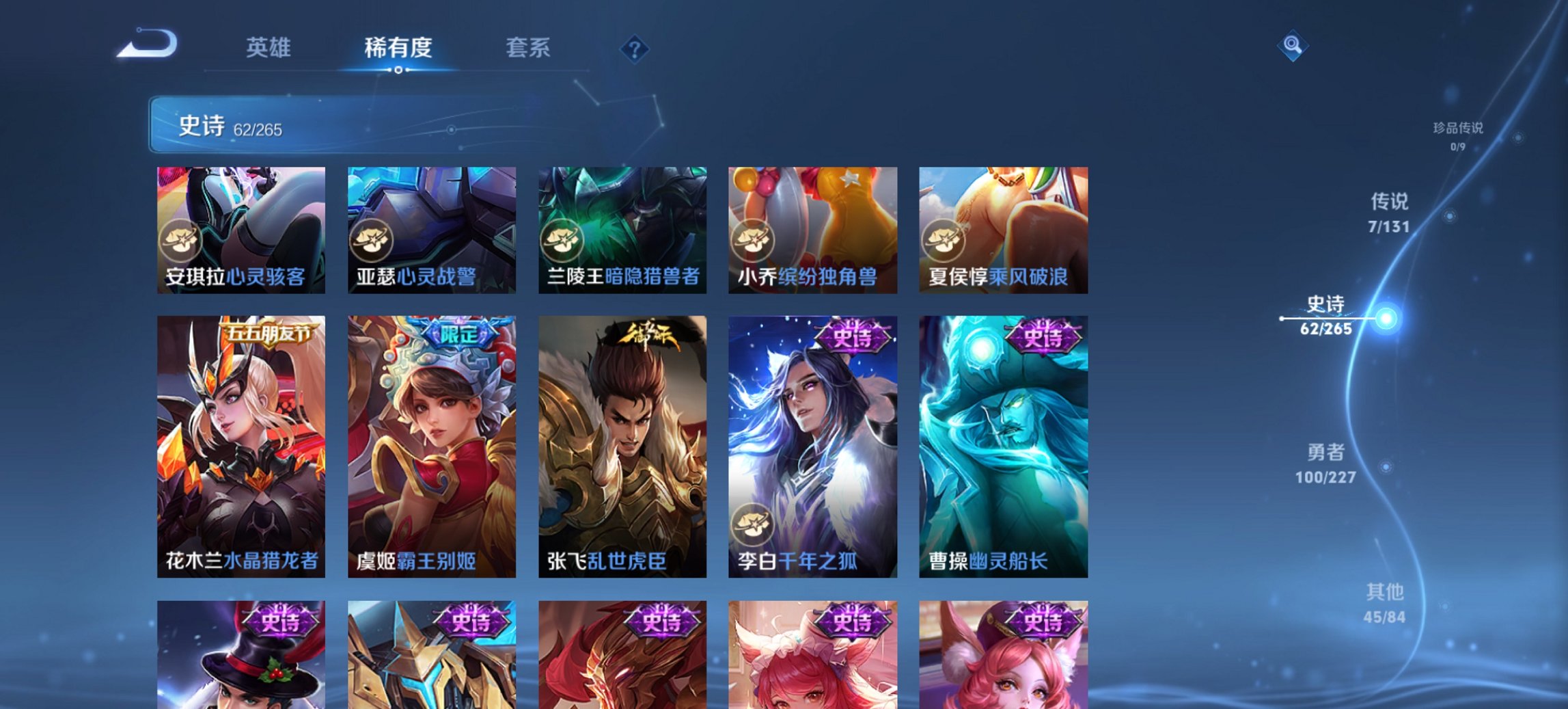Viewport: 1568px width, 709px height.
Task: Switch to the 套系 tab
Action: (529, 48)
